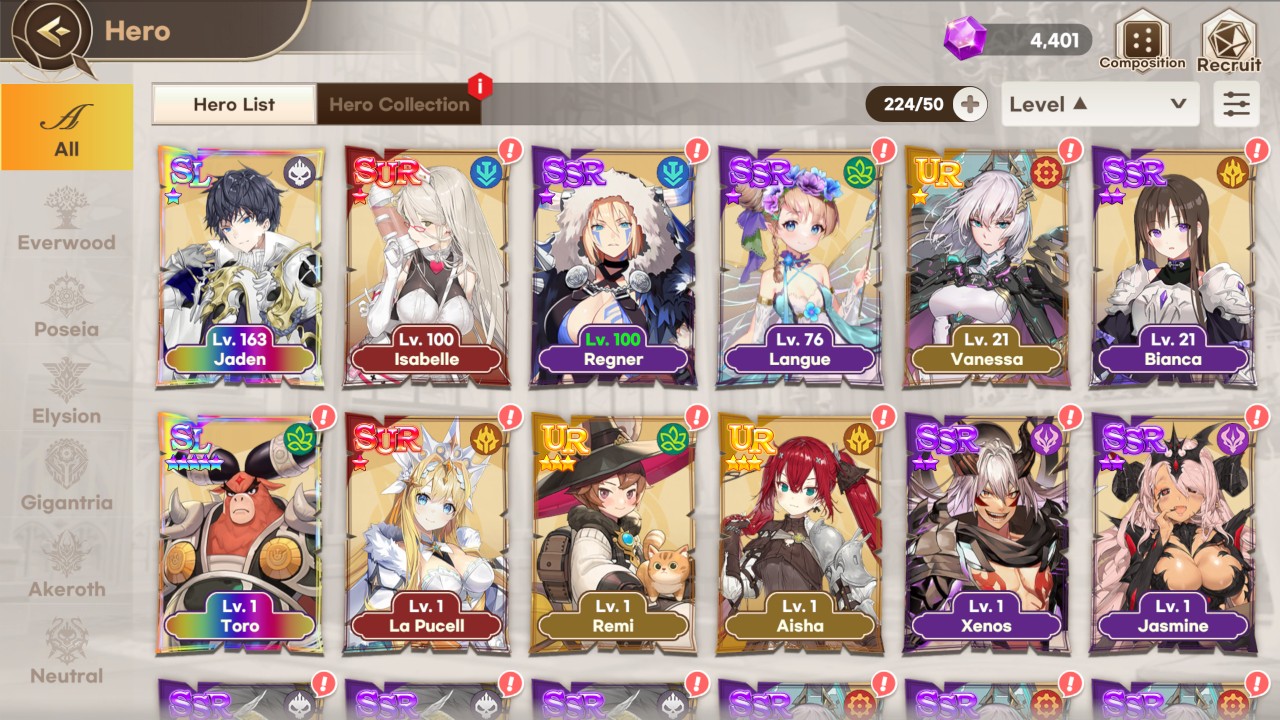Open Vanessa's hero card

(x=987, y=267)
